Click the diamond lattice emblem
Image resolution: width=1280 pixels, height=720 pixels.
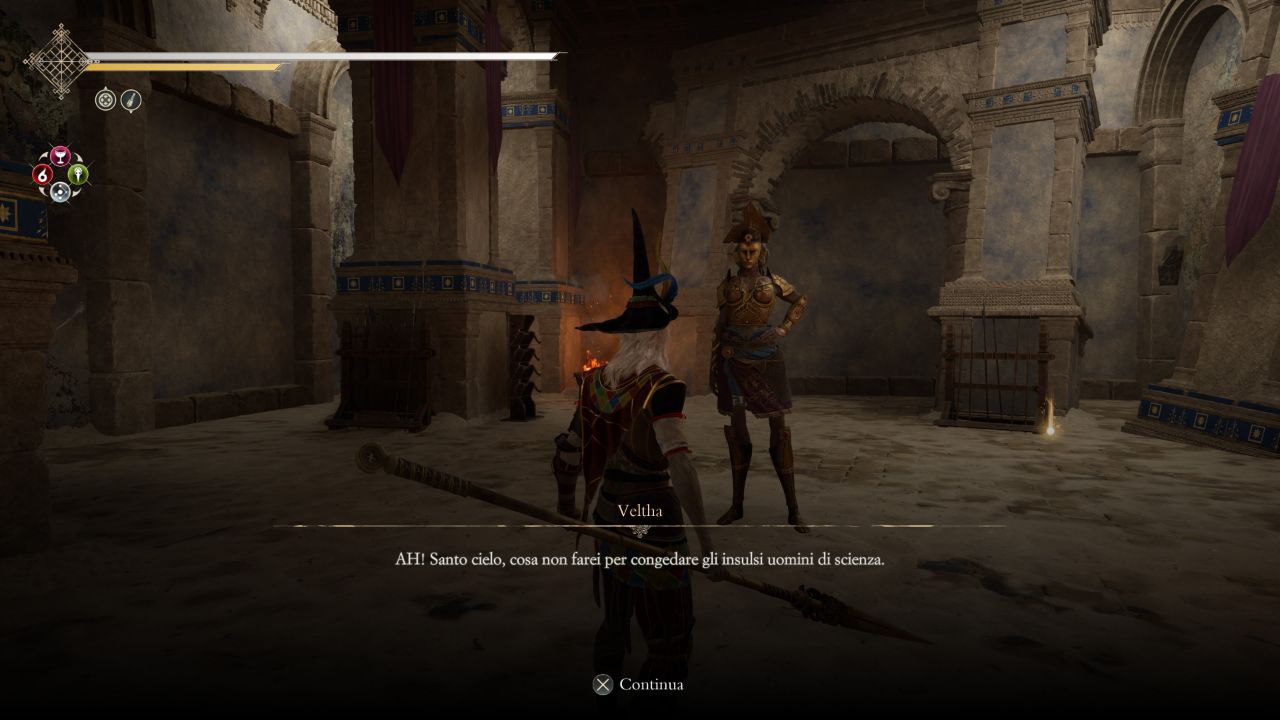point(57,61)
